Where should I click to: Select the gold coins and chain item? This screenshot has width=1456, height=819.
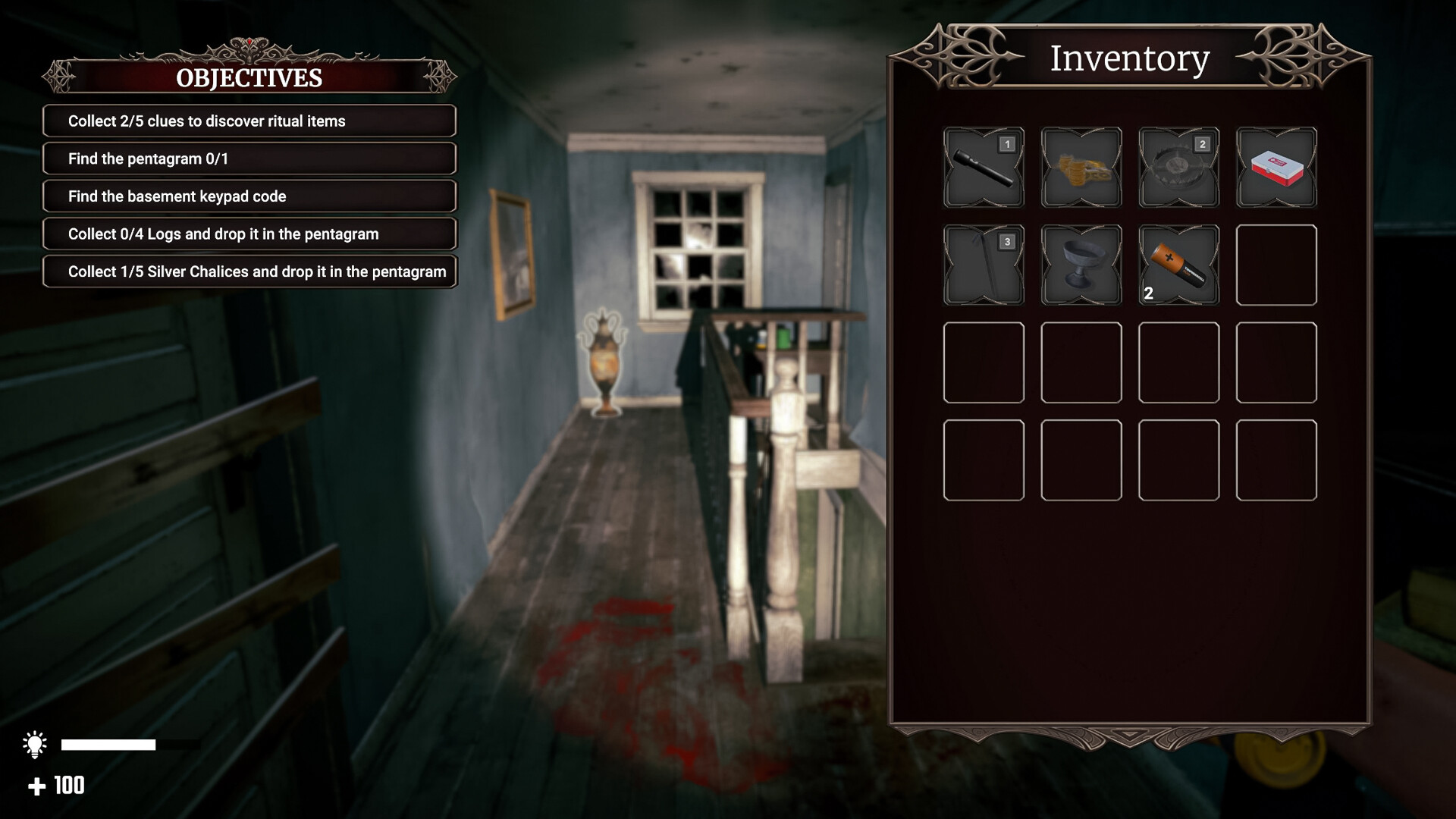pyautogui.click(x=1081, y=168)
